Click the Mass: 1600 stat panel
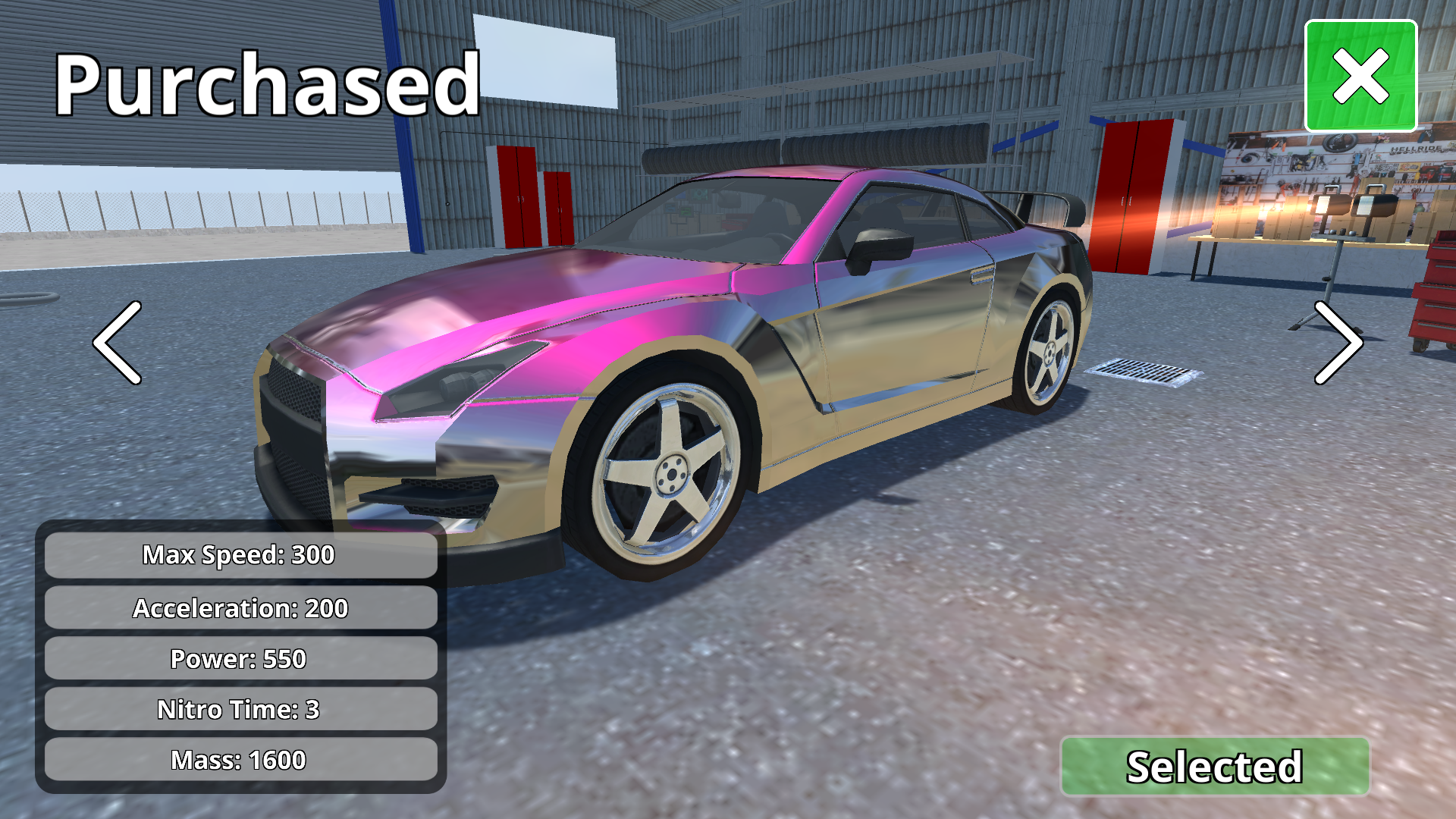This screenshot has width=1456, height=819. coord(240,758)
